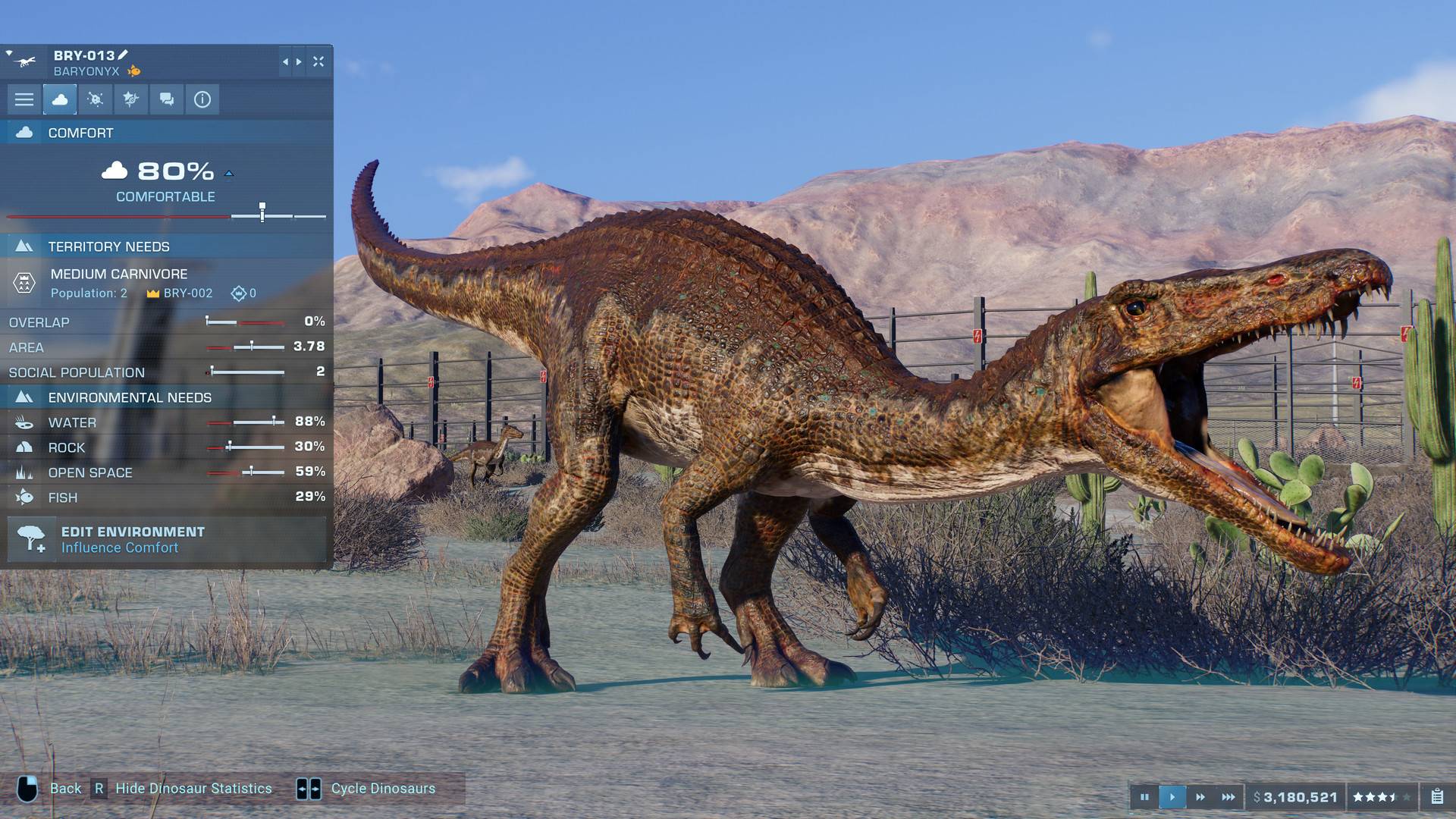This screenshot has height=819, width=1456.
Task: Open the Comfort panel cloud icon
Action: pos(61,99)
